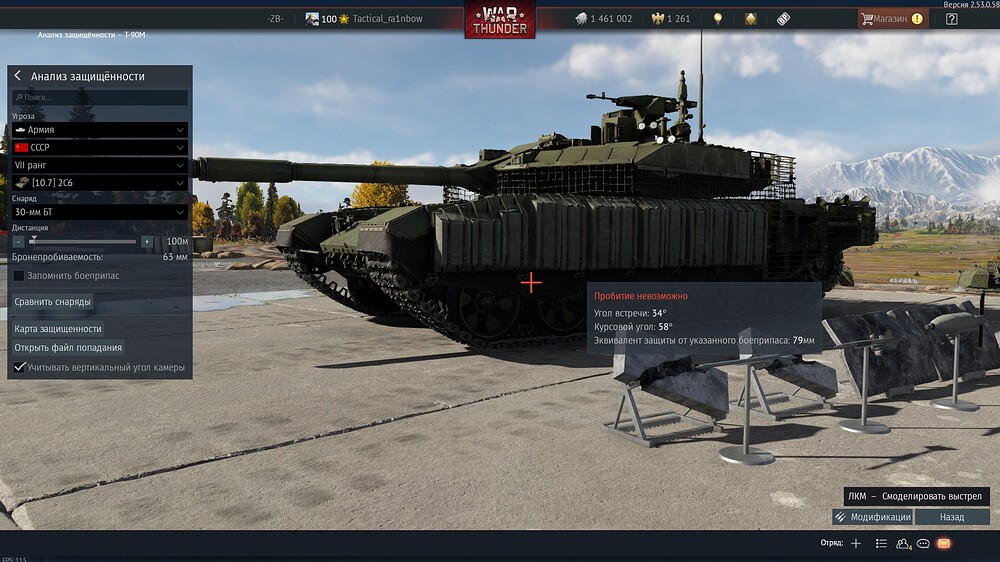This screenshot has height=562, width=1000.
Task: Open the СССР nation dropdown
Action: click(x=100, y=147)
